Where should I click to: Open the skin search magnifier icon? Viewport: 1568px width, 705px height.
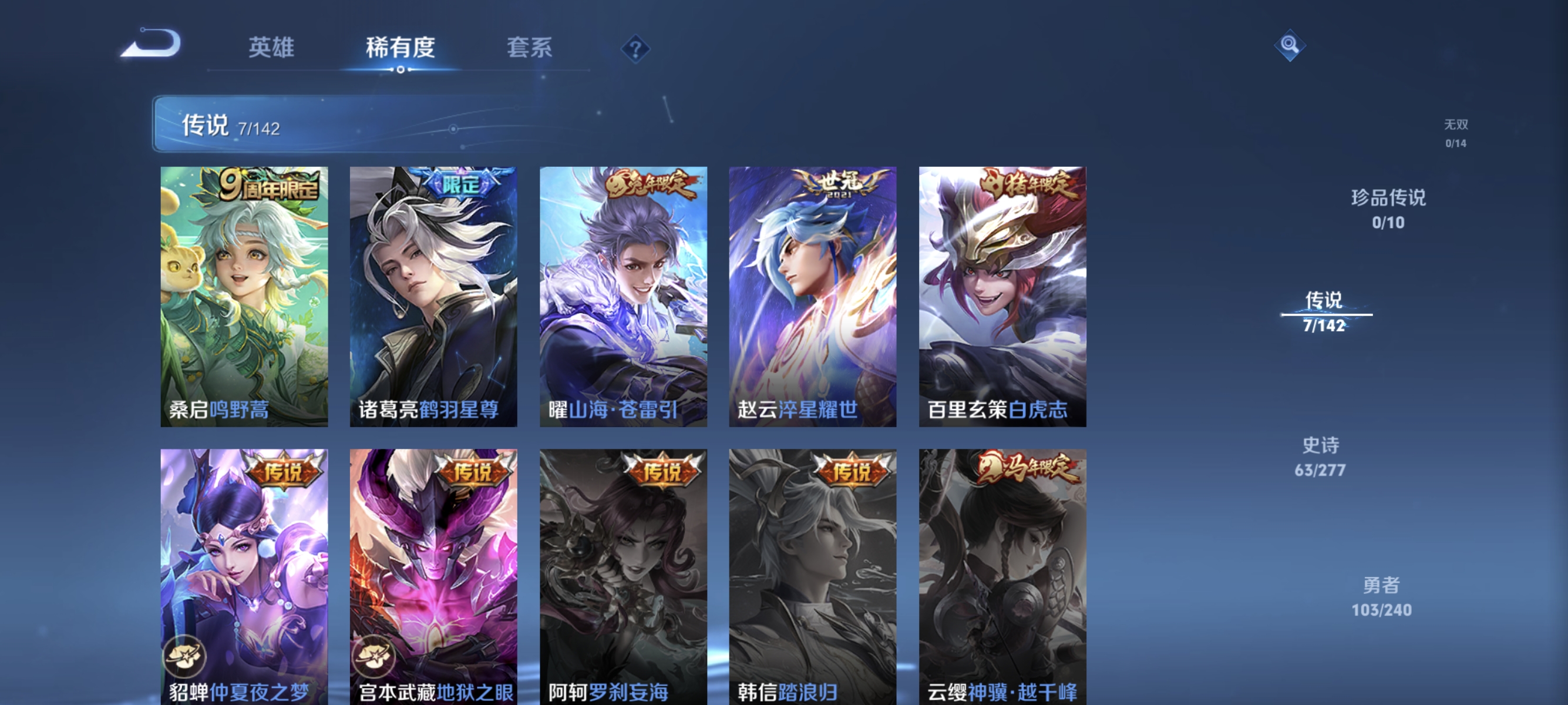coord(1290,45)
